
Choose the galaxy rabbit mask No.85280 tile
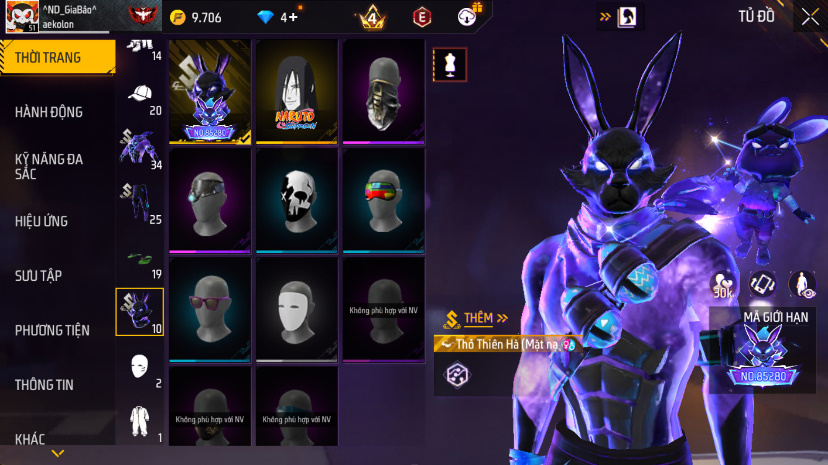pos(210,92)
